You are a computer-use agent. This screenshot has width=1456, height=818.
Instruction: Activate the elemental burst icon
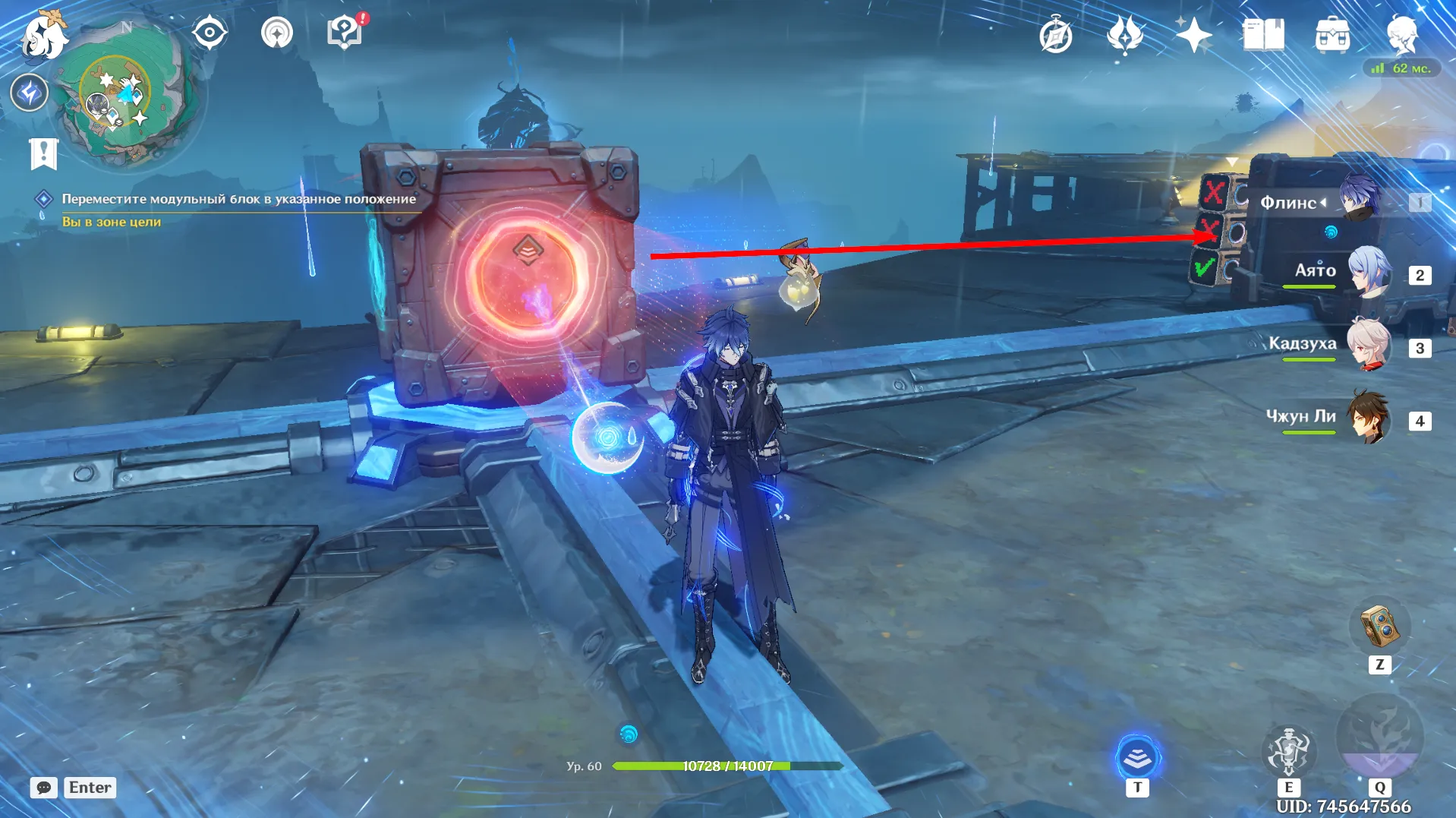(1379, 735)
